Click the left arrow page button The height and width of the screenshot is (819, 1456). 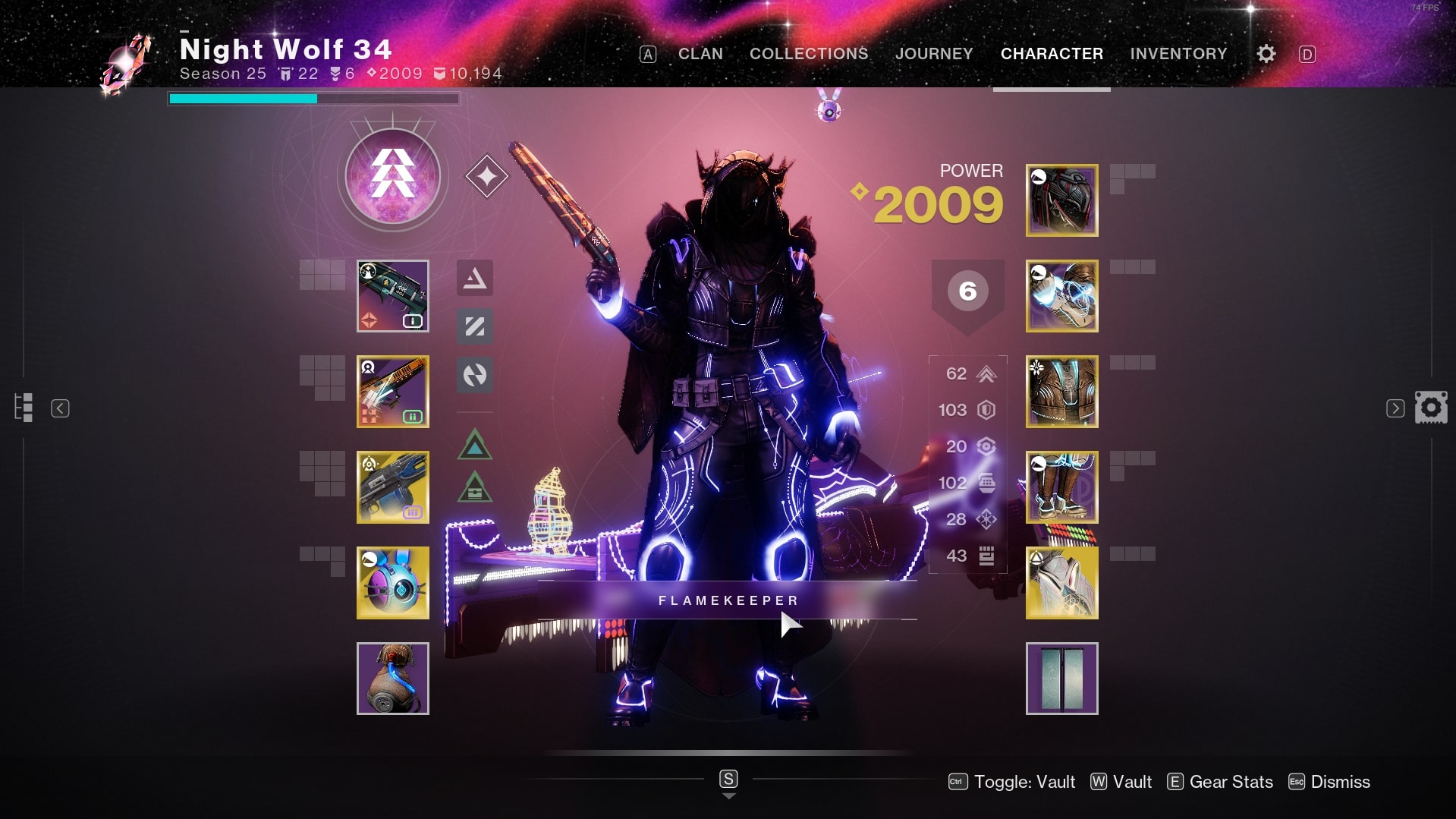pyautogui.click(x=60, y=408)
